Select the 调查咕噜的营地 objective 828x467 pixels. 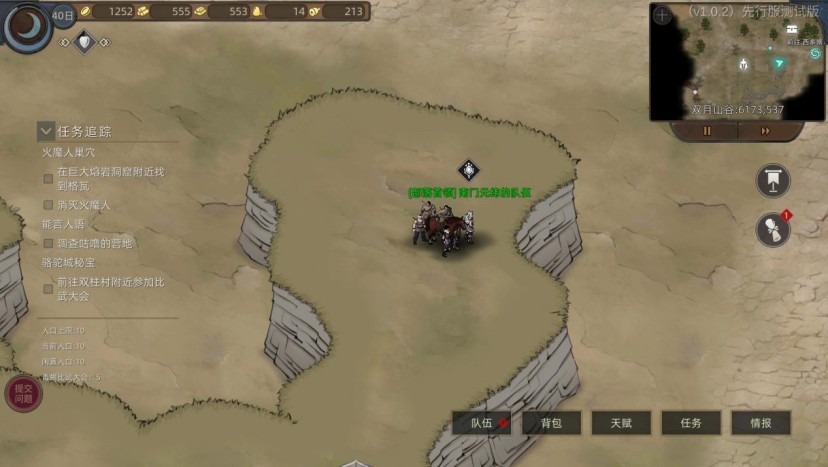(x=94, y=243)
